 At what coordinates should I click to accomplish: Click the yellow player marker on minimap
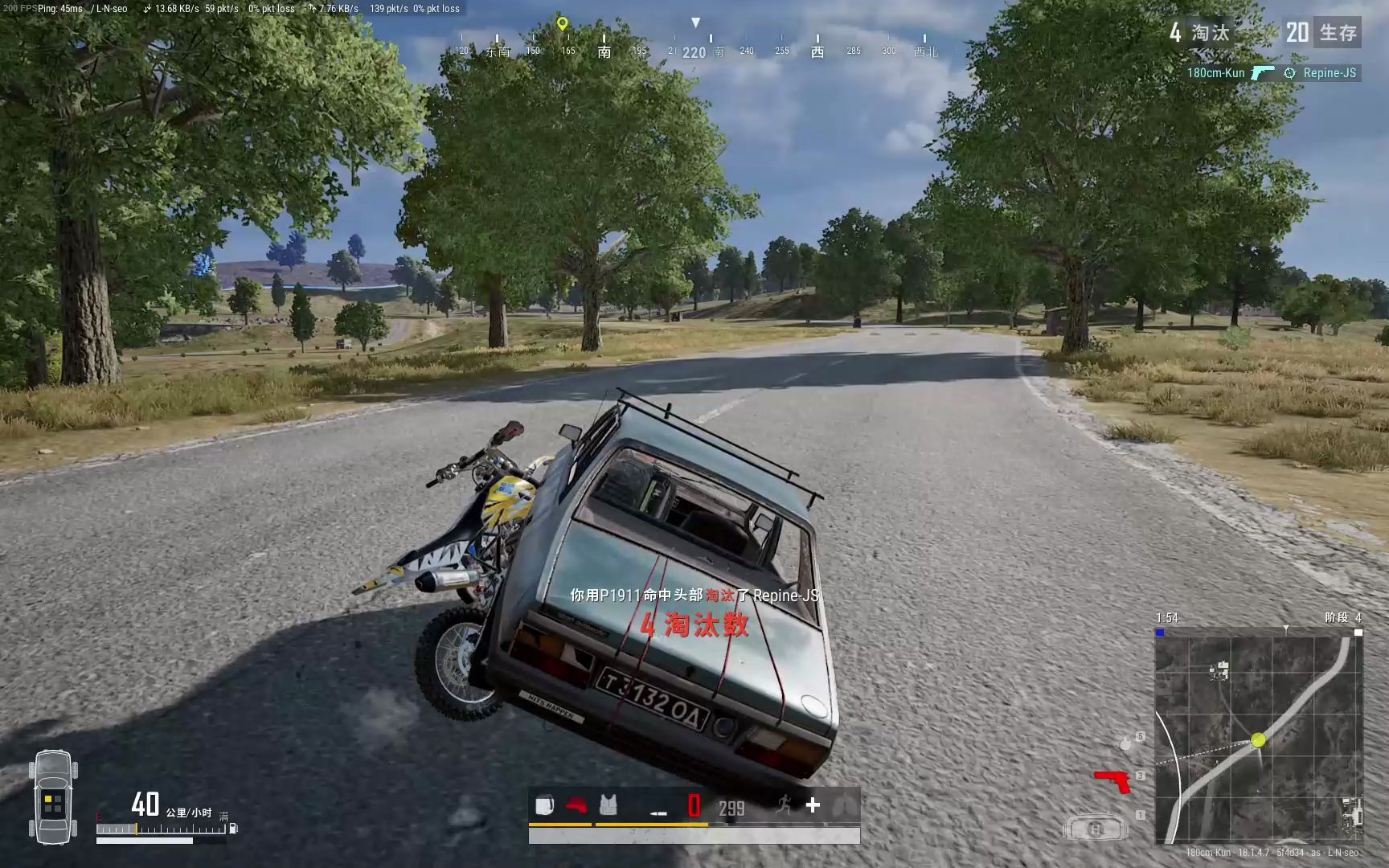click(1258, 740)
